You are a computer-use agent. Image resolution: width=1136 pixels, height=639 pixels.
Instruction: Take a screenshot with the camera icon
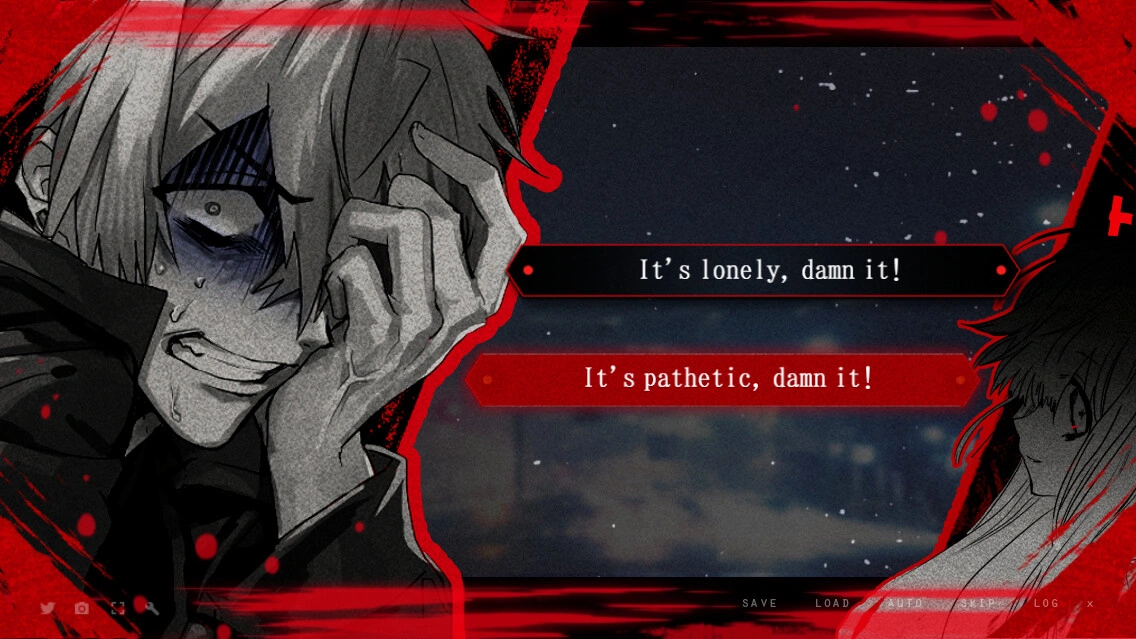point(82,608)
